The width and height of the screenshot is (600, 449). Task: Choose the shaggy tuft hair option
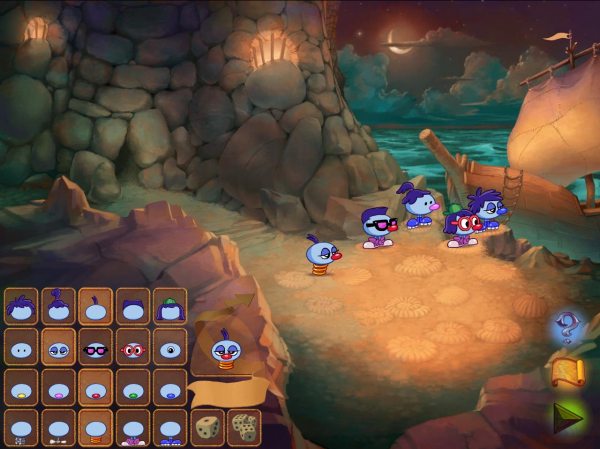(21, 306)
